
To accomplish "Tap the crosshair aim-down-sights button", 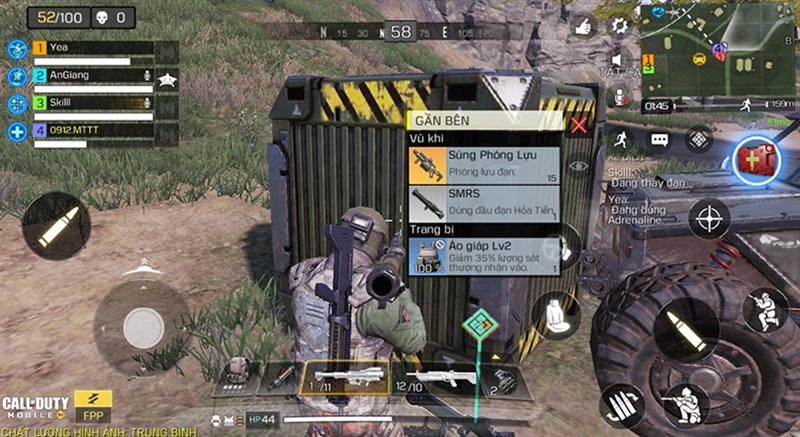I will click(x=709, y=217).
